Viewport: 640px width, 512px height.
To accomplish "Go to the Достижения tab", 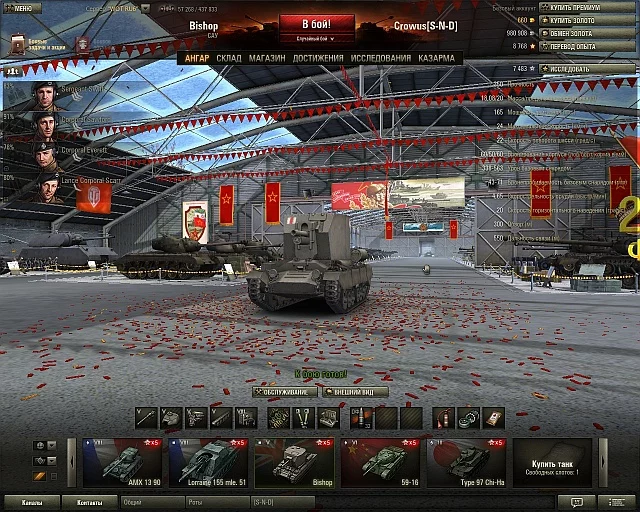I will pyautogui.click(x=318, y=58).
